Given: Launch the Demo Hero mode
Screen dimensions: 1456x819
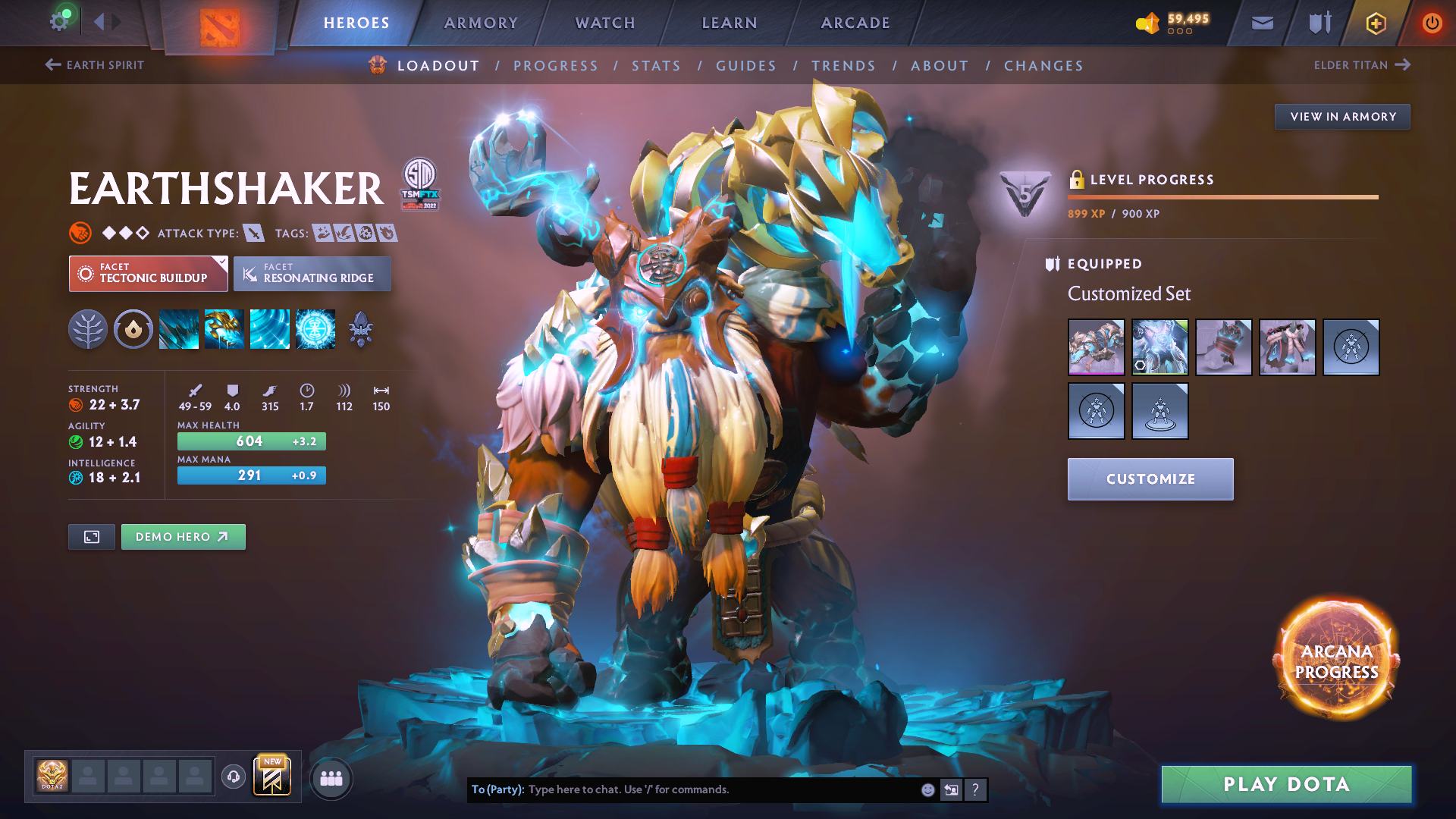Looking at the screenshot, I should (x=183, y=537).
